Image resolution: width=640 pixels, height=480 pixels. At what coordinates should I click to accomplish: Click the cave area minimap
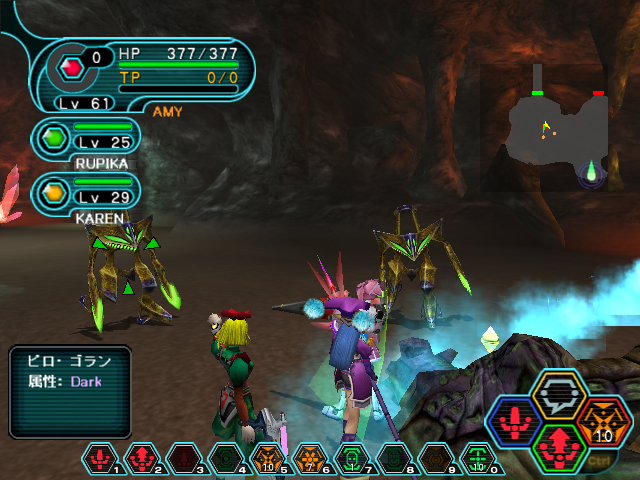558,127
